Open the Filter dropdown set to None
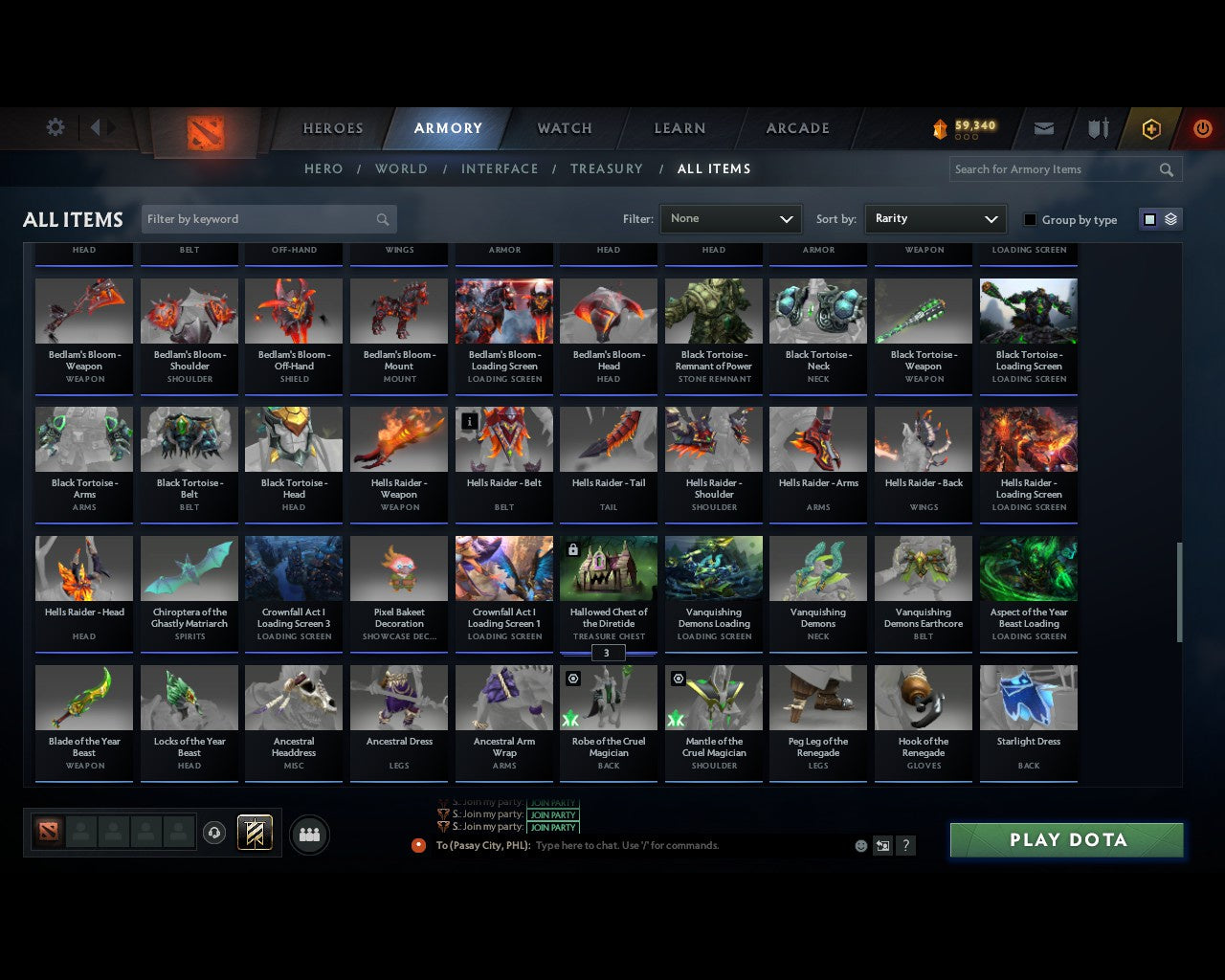This screenshot has width=1225, height=980. 730,218
